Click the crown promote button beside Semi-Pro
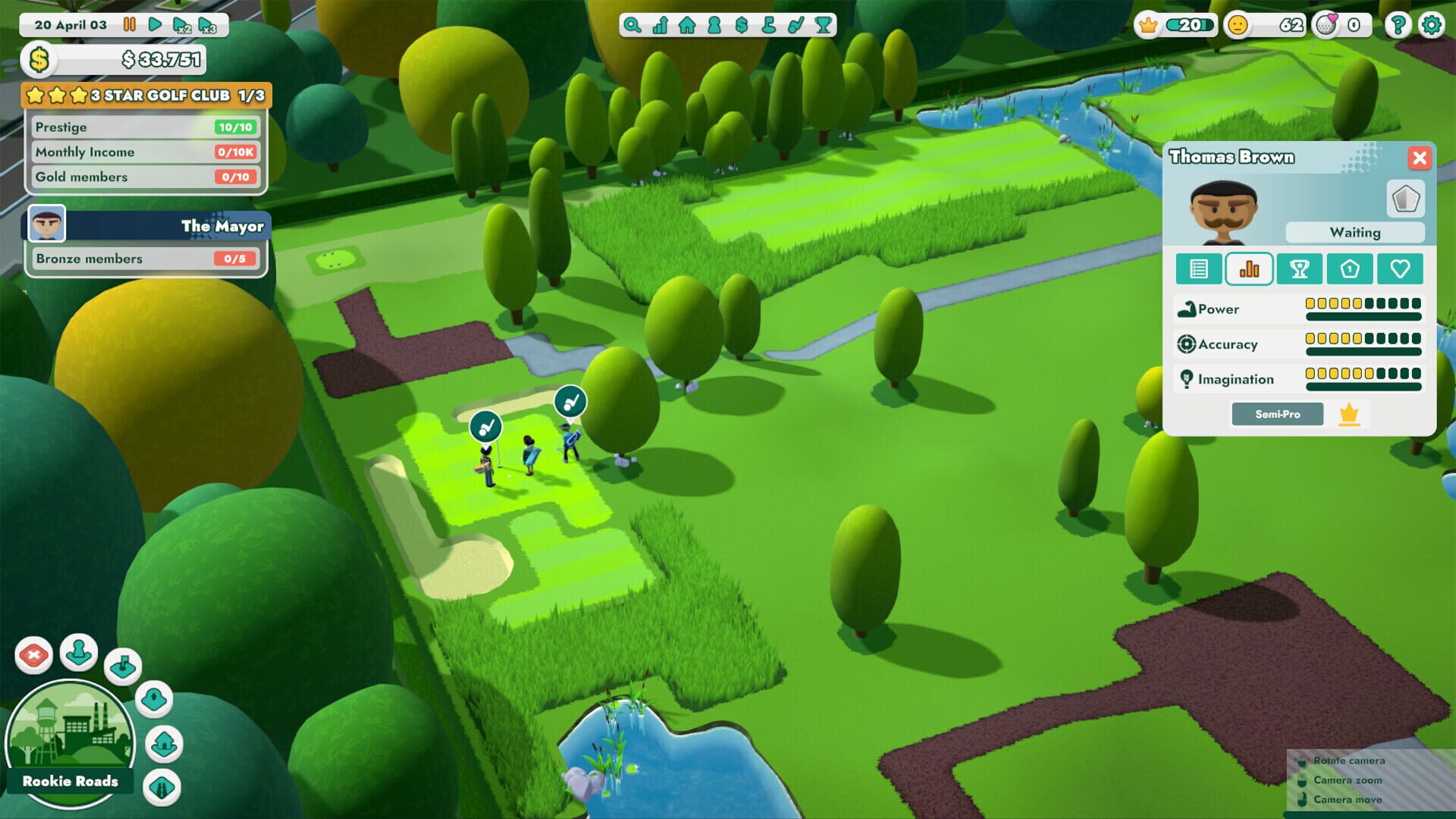The height and width of the screenshot is (819, 1456). [x=1349, y=414]
